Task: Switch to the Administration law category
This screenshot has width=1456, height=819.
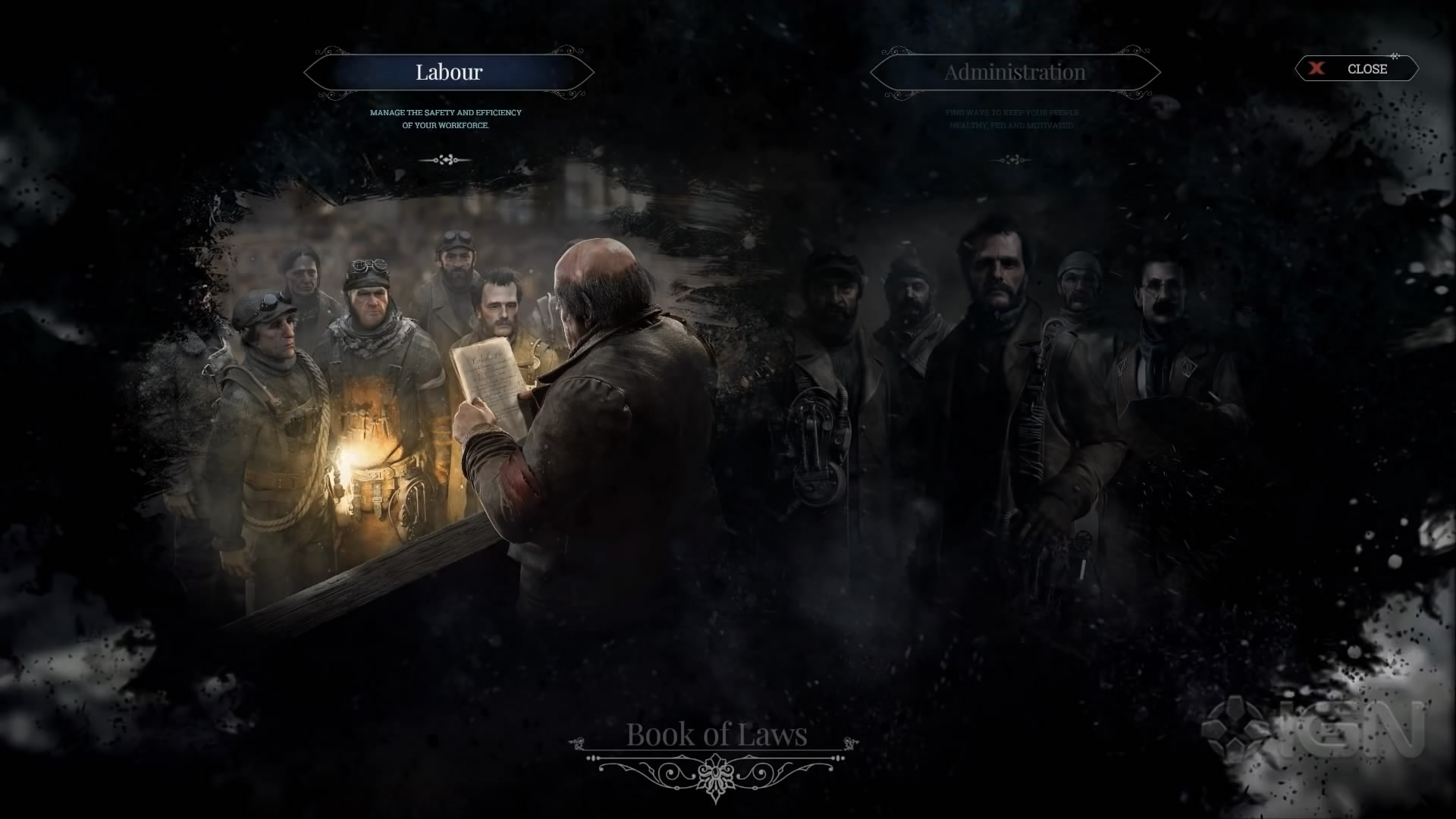Action: click(x=1015, y=73)
